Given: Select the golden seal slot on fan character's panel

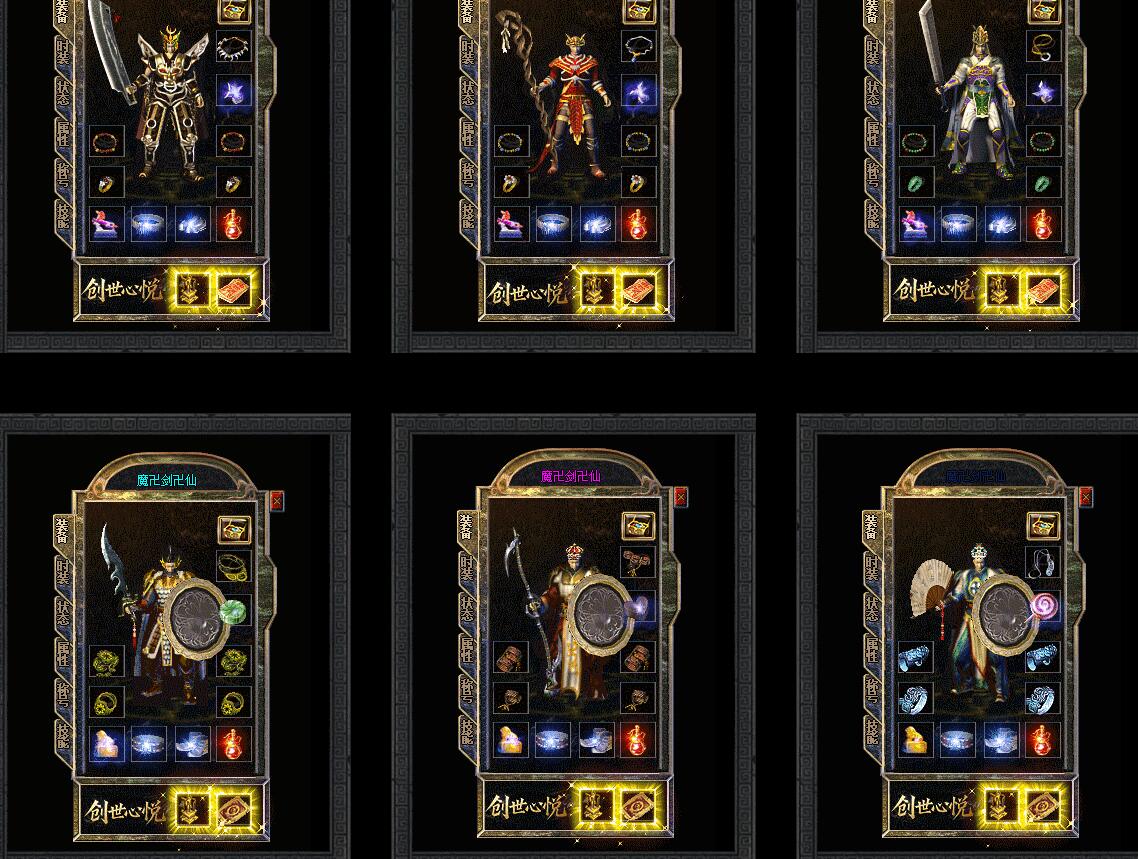Looking at the screenshot, I should (x=915, y=741).
